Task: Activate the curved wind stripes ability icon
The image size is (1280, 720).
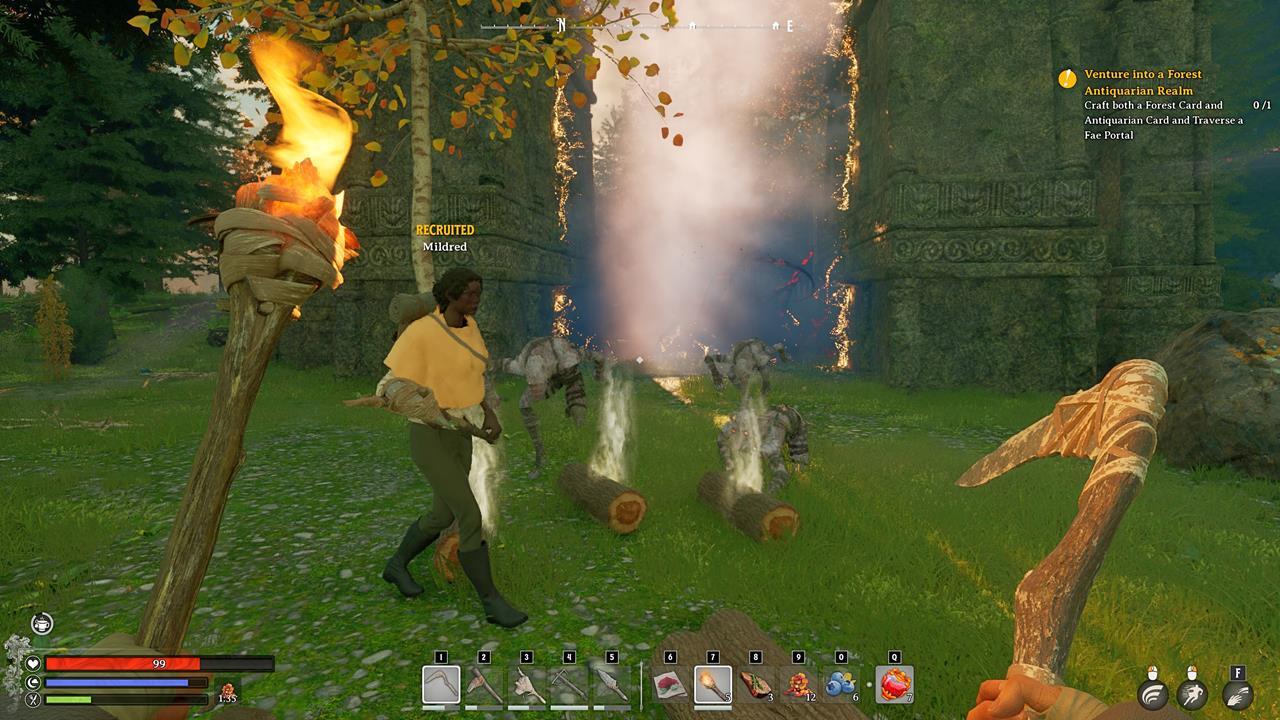Action: coord(1153,695)
